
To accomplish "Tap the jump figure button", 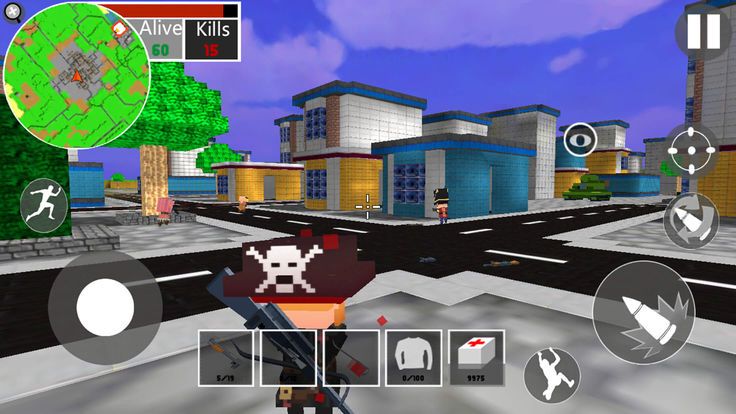I will tap(552, 373).
